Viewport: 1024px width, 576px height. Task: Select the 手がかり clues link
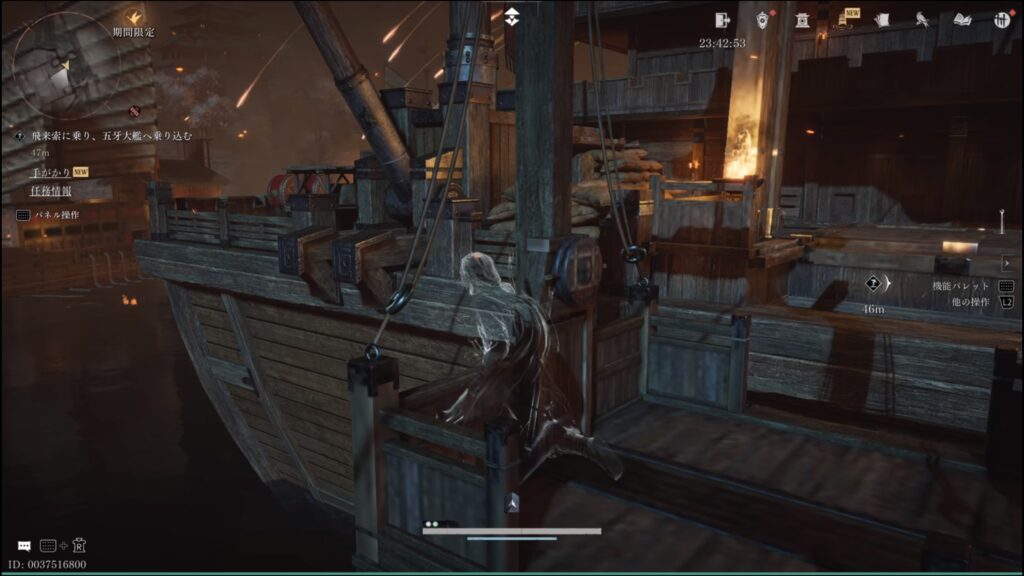[51, 172]
